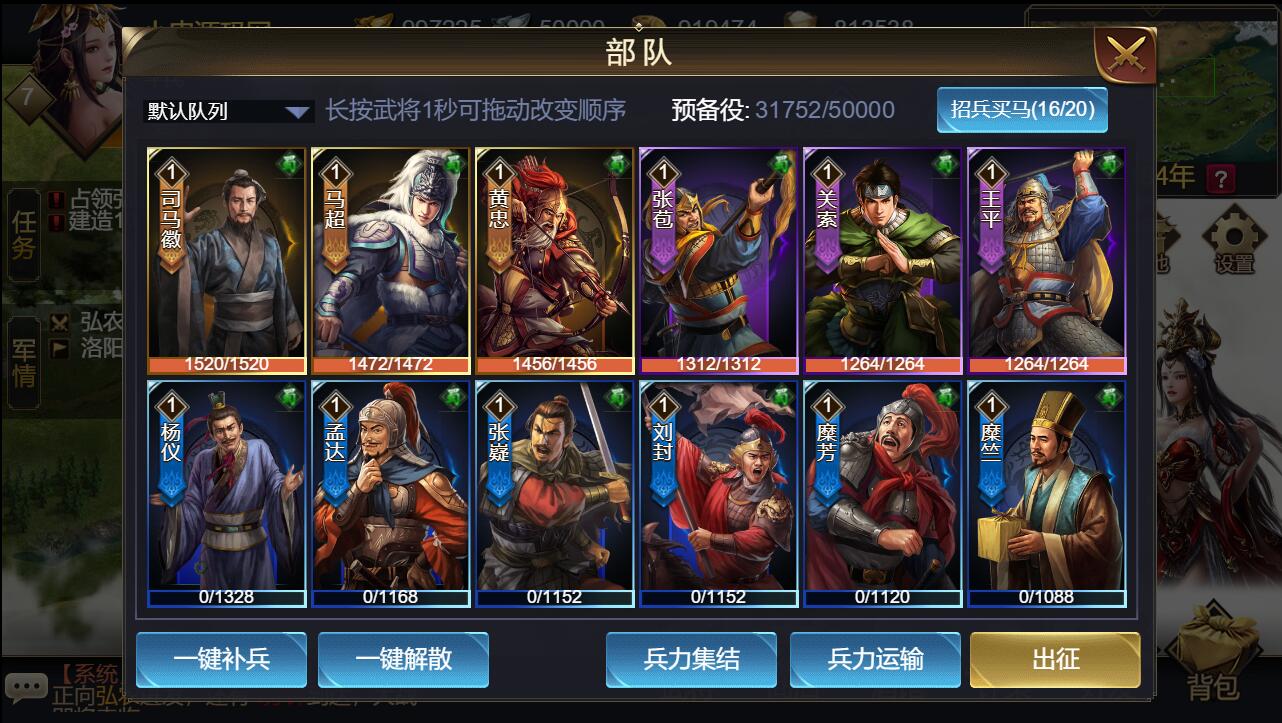Image resolution: width=1282 pixels, height=723 pixels.
Task: Click the alert icon beside the 占领 task
Action: pos(56,199)
